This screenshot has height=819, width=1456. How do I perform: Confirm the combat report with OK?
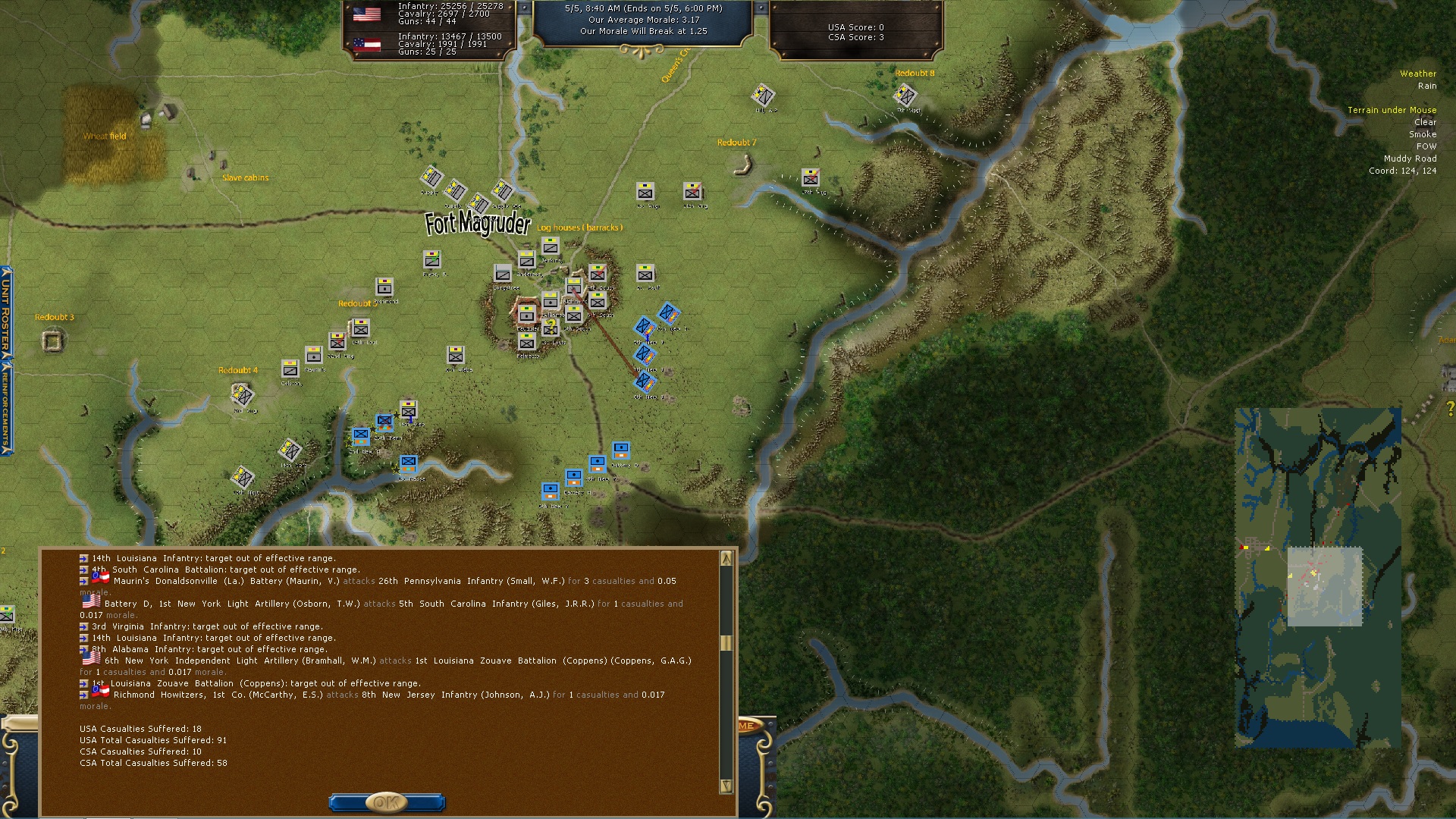click(x=386, y=802)
